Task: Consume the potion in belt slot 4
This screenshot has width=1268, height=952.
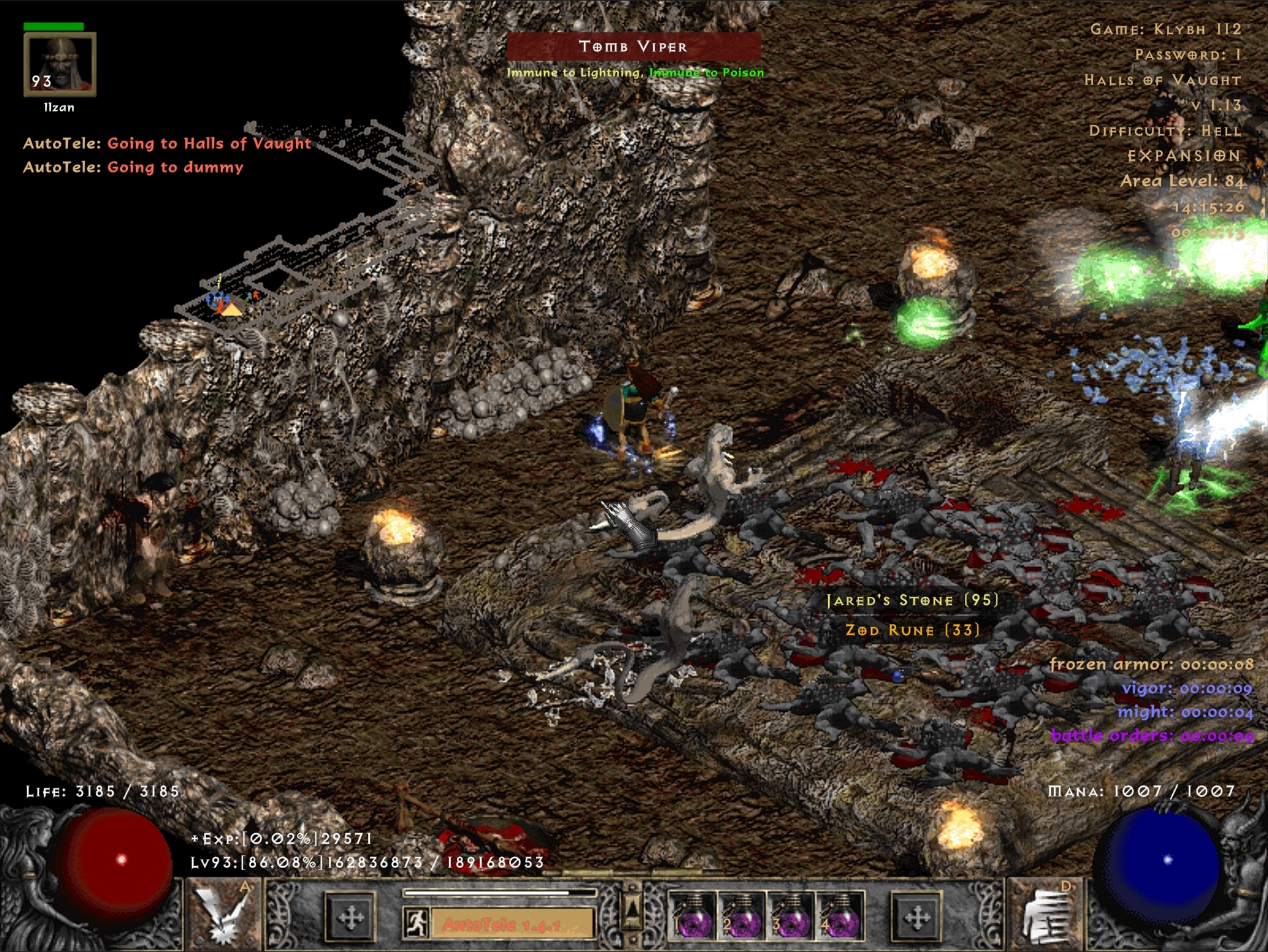Action: (x=839, y=916)
